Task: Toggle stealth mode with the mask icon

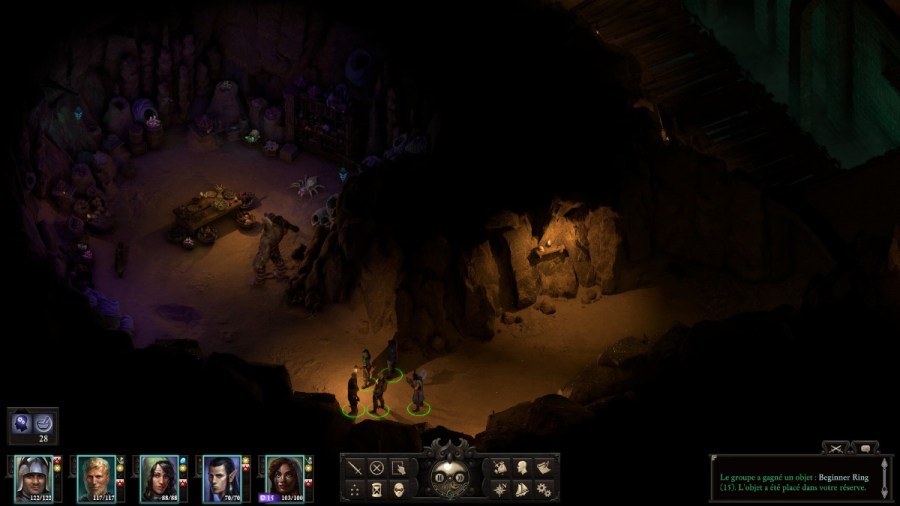Action: tap(399, 489)
